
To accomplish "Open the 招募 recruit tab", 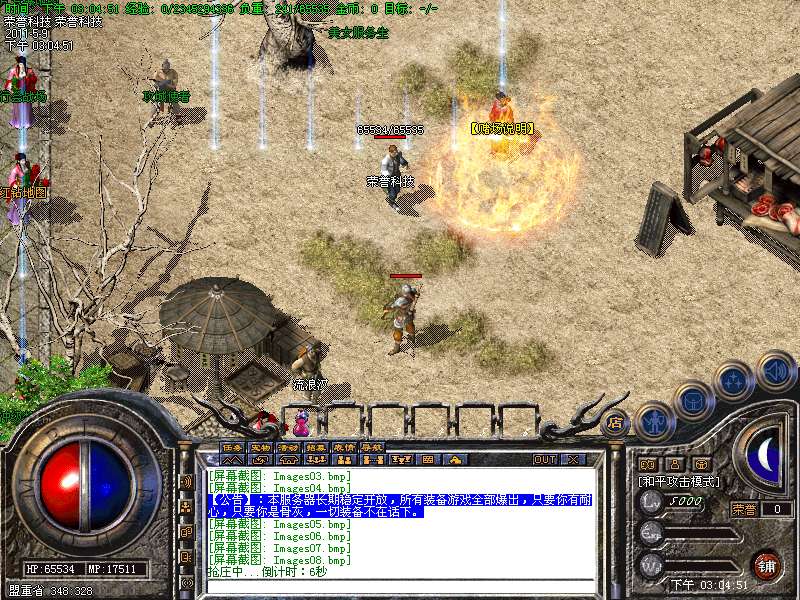I will click(x=316, y=447).
